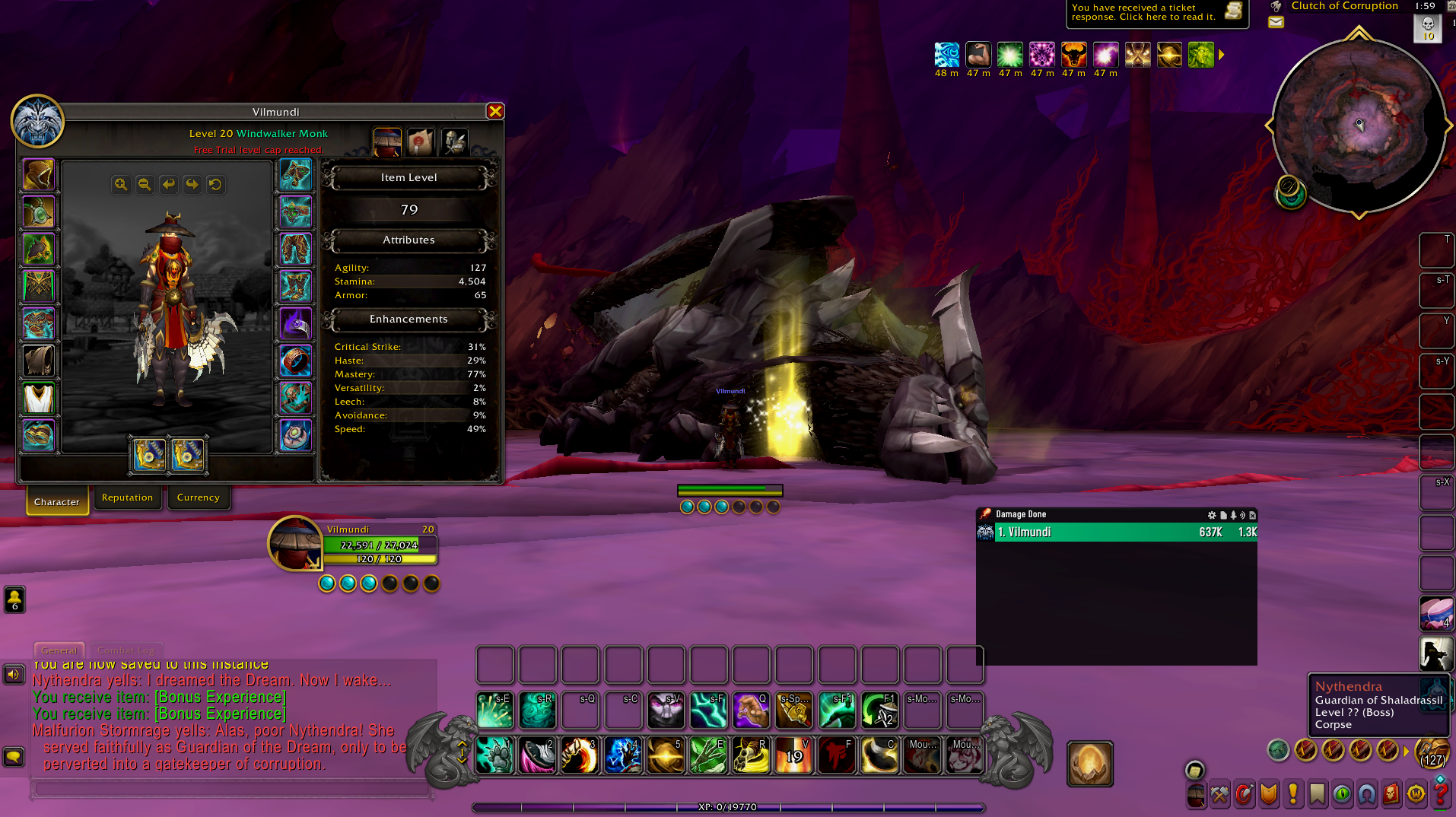Switch chat to the Combat Log tab
The image size is (1456, 817).
tap(126, 650)
